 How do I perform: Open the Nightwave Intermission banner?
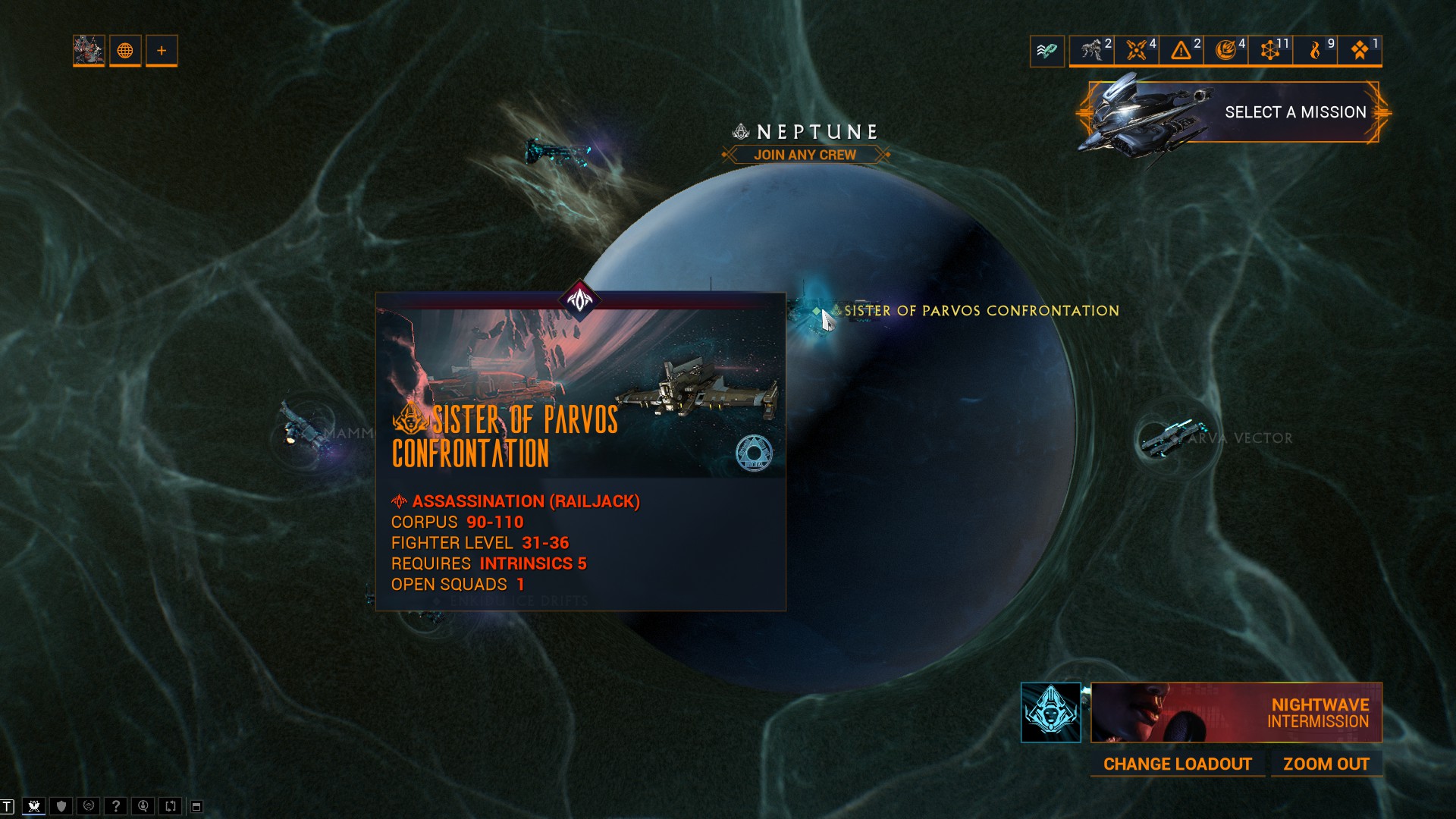pyautogui.click(x=1236, y=713)
